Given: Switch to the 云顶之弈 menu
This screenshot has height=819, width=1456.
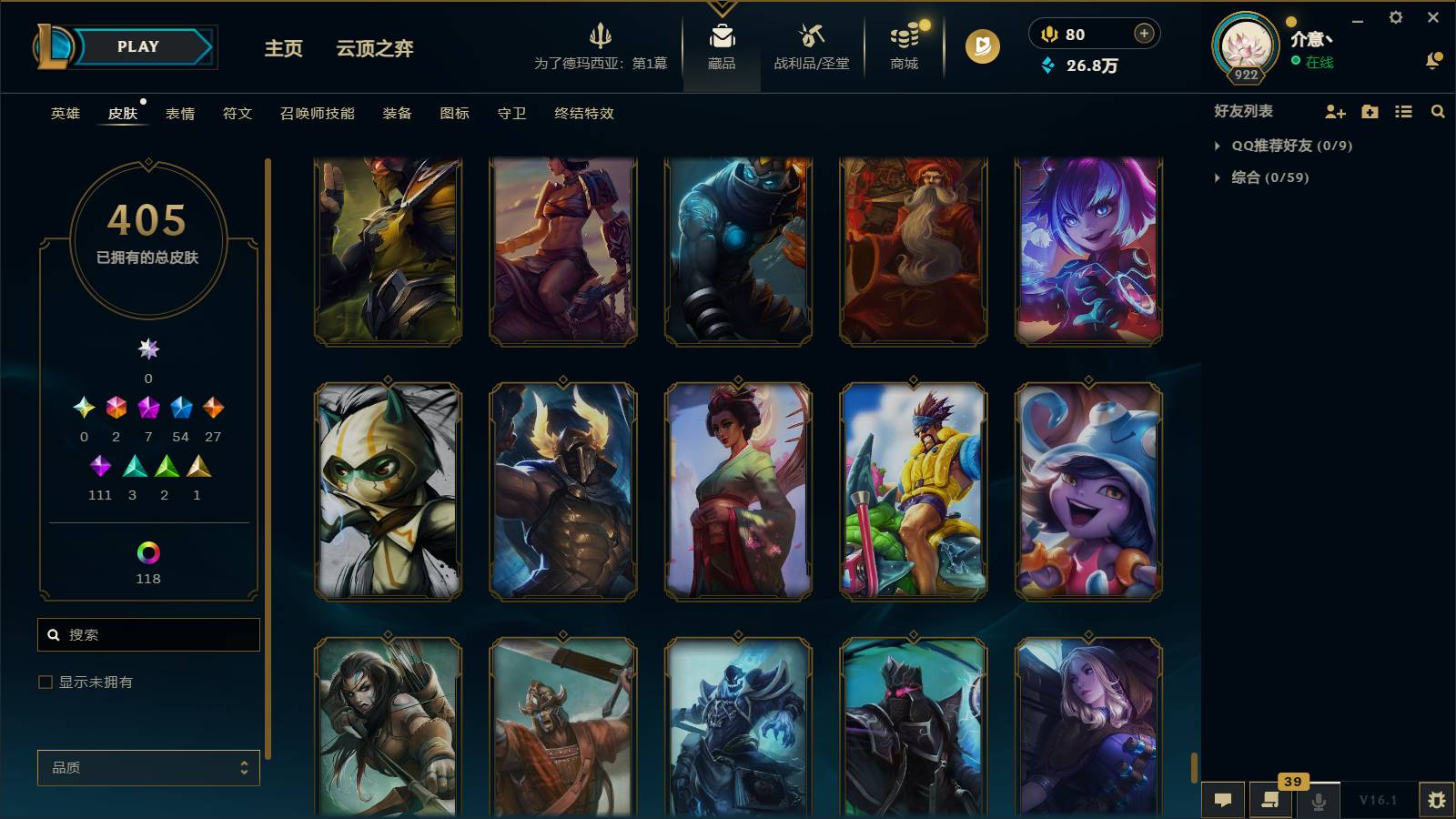Looking at the screenshot, I should [374, 50].
